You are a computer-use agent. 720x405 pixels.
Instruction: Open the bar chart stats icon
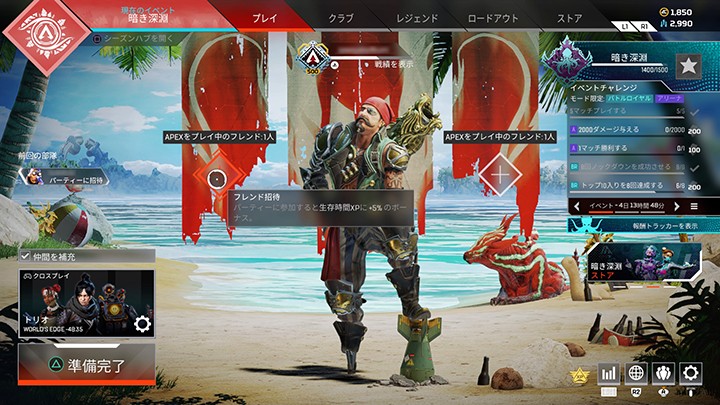tap(608, 373)
